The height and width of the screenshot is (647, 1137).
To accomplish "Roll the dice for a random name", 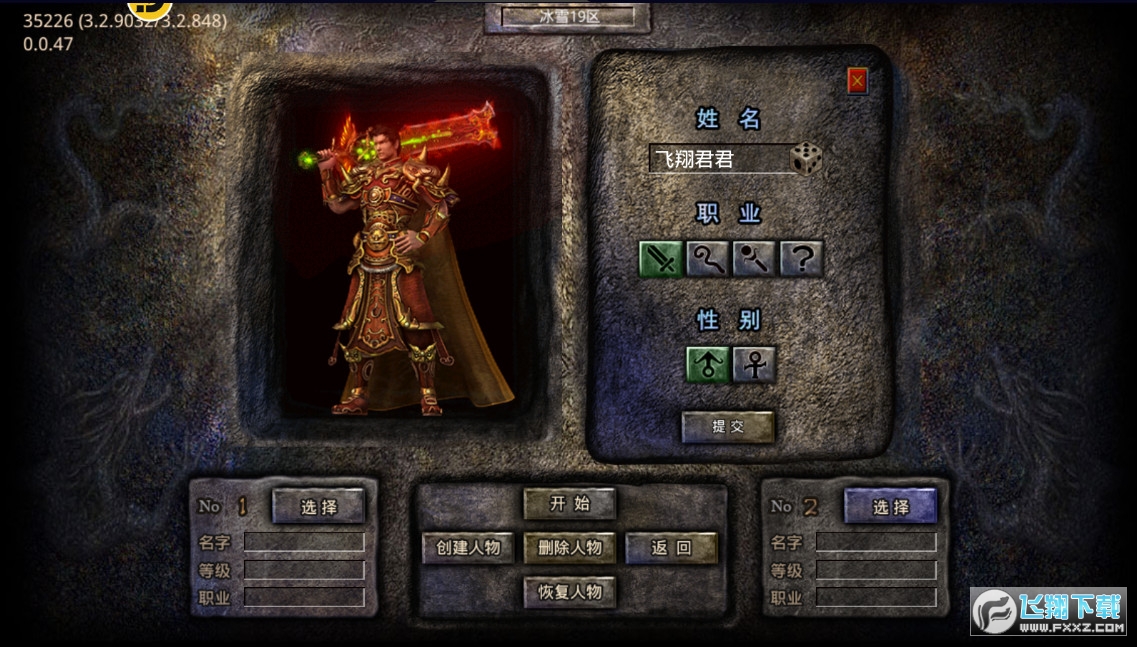I will (807, 159).
